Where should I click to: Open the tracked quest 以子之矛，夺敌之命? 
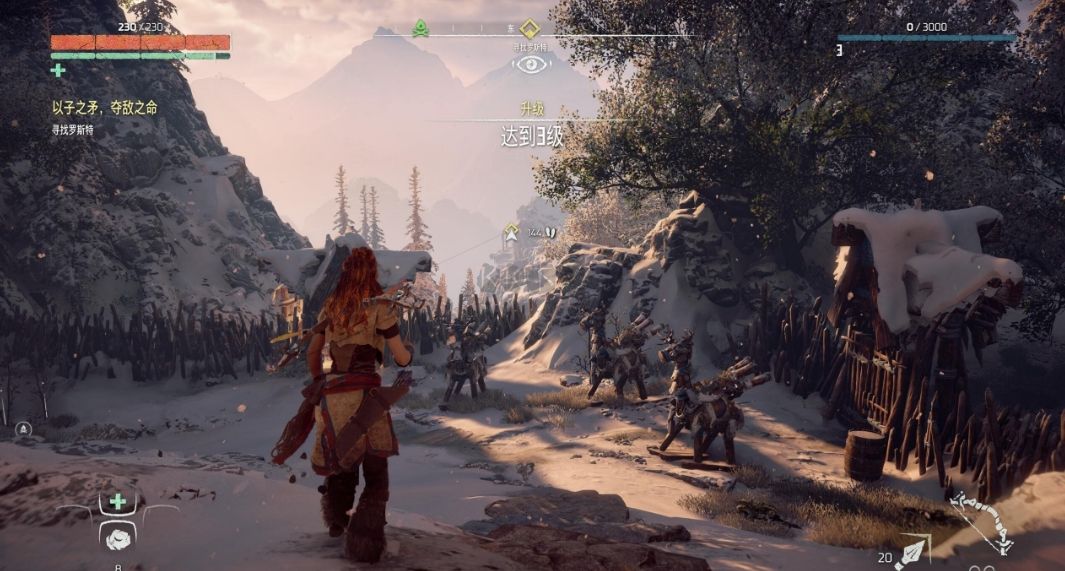coord(105,107)
